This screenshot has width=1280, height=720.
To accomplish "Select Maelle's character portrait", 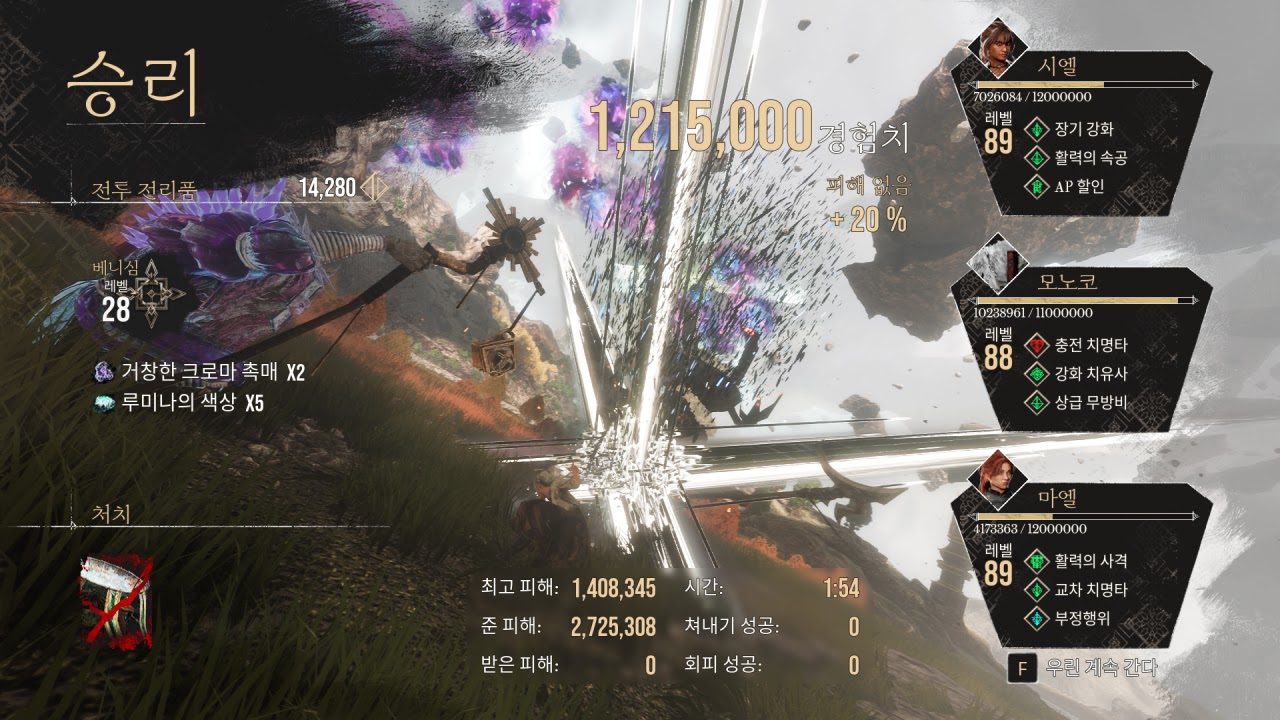I will (x=996, y=479).
